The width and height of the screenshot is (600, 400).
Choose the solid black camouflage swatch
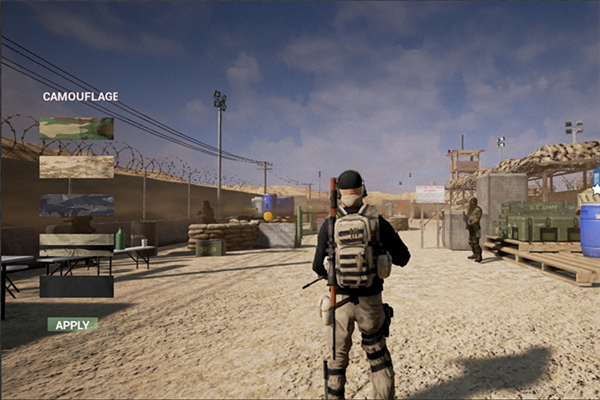point(76,286)
